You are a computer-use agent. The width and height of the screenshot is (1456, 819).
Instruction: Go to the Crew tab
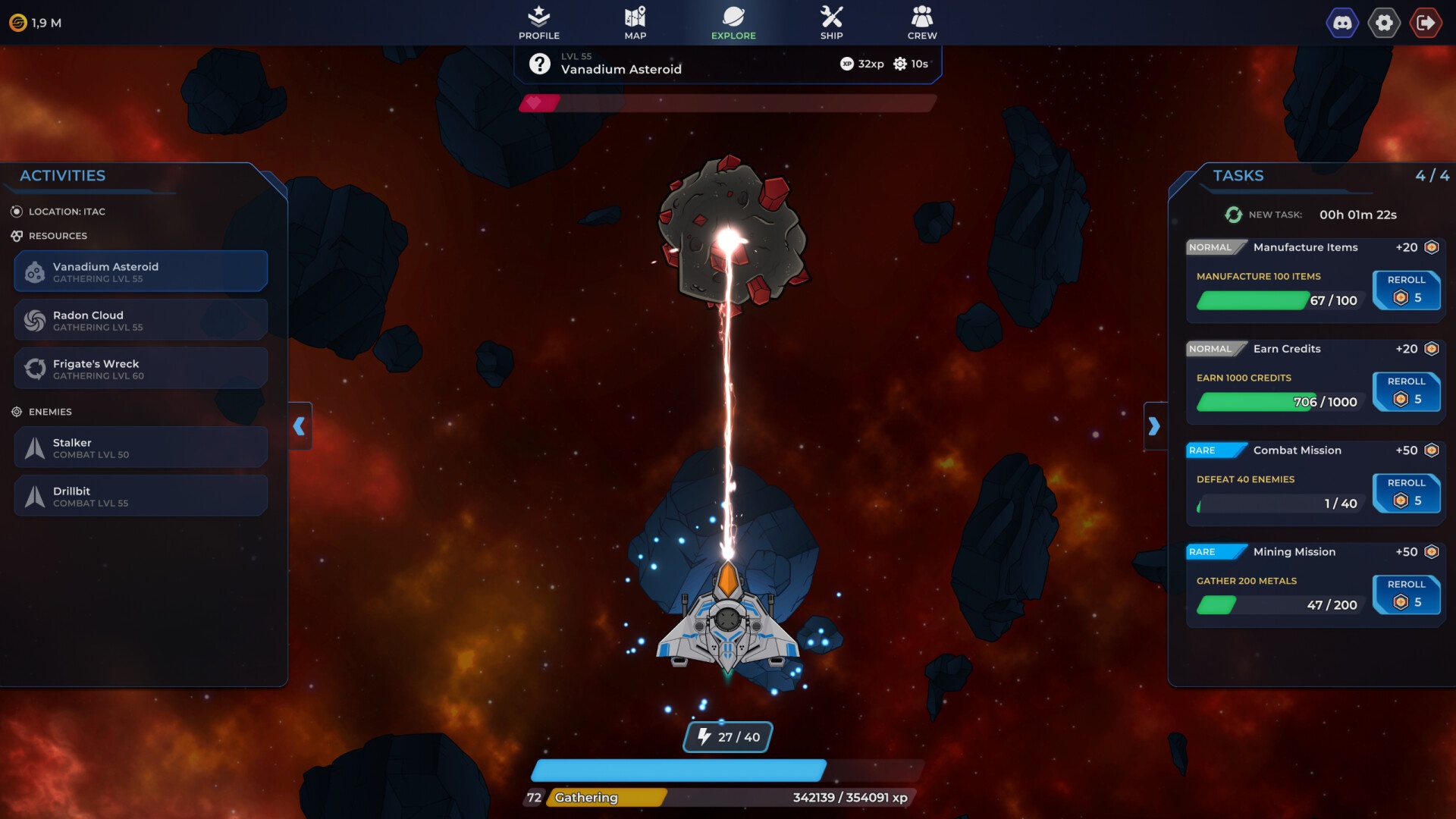point(922,23)
